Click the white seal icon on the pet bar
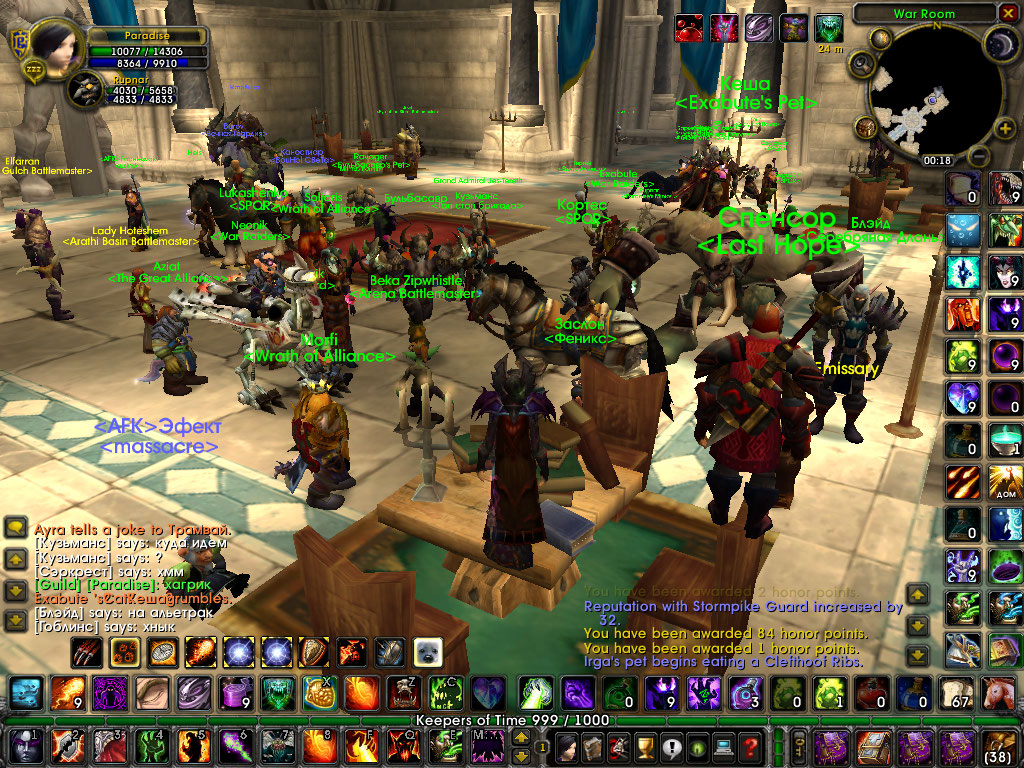Screen dimensions: 1024x768 pyautogui.click(x=428, y=652)
